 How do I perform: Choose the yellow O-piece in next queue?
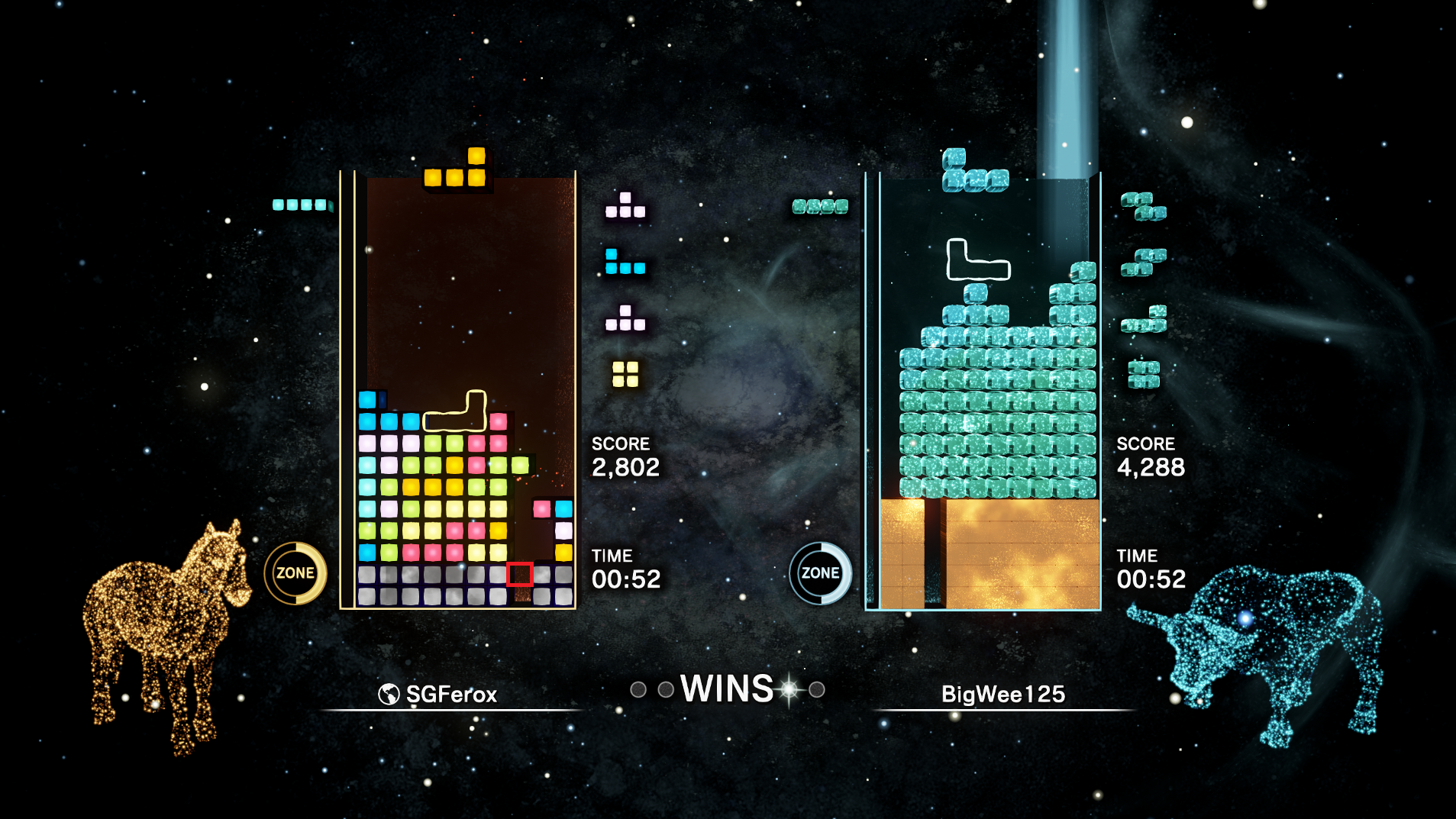(625, 374)
